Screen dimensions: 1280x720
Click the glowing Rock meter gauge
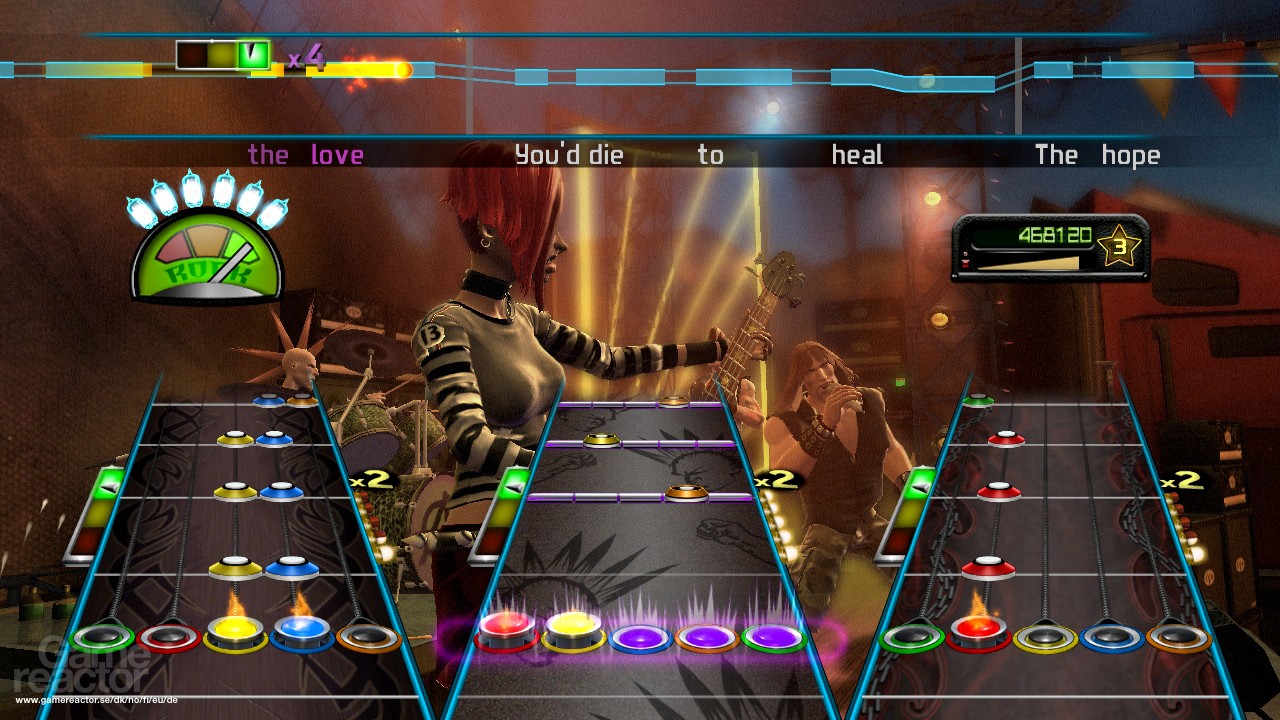point(205,257)
